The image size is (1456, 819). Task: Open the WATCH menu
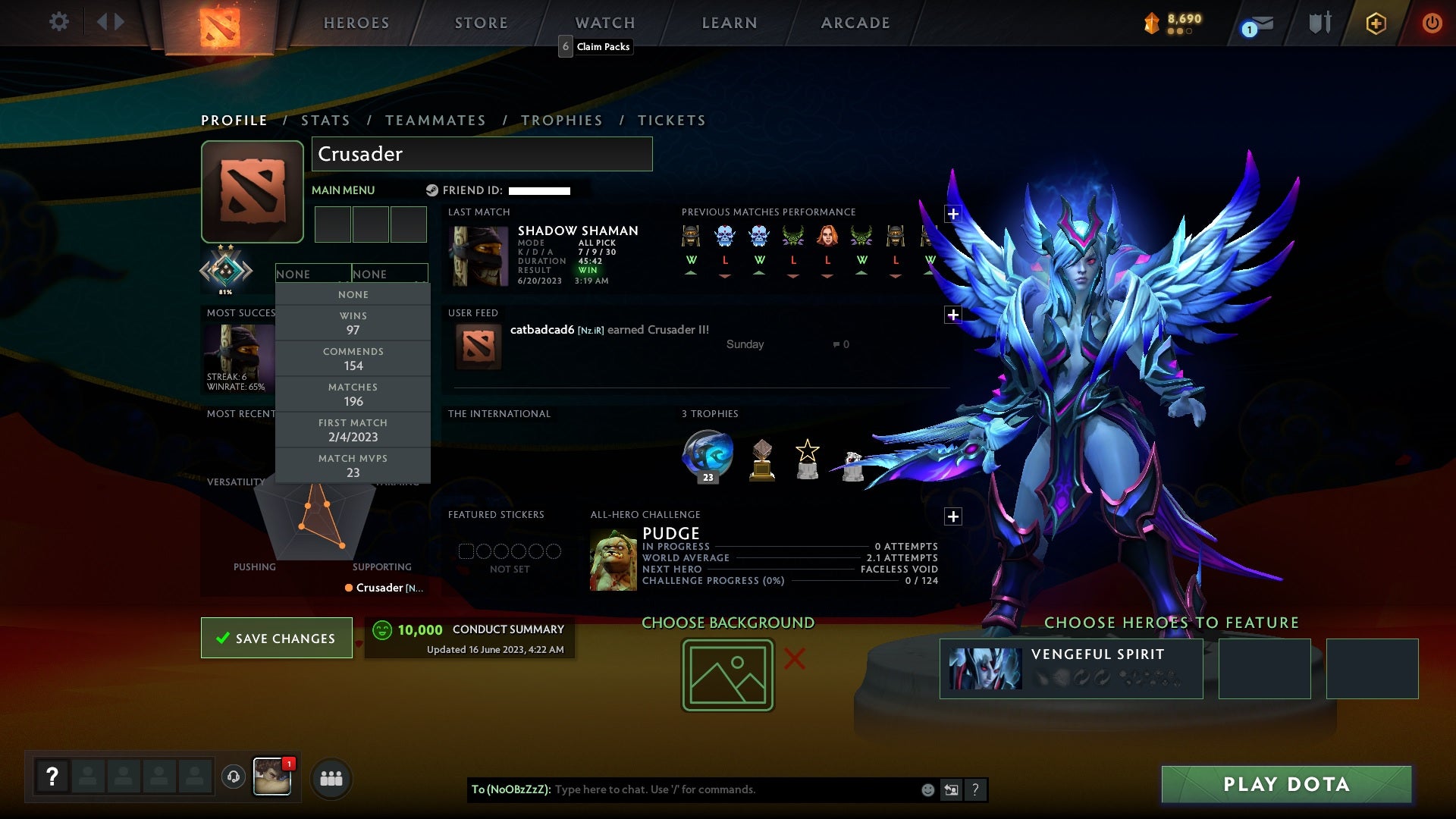605,23
